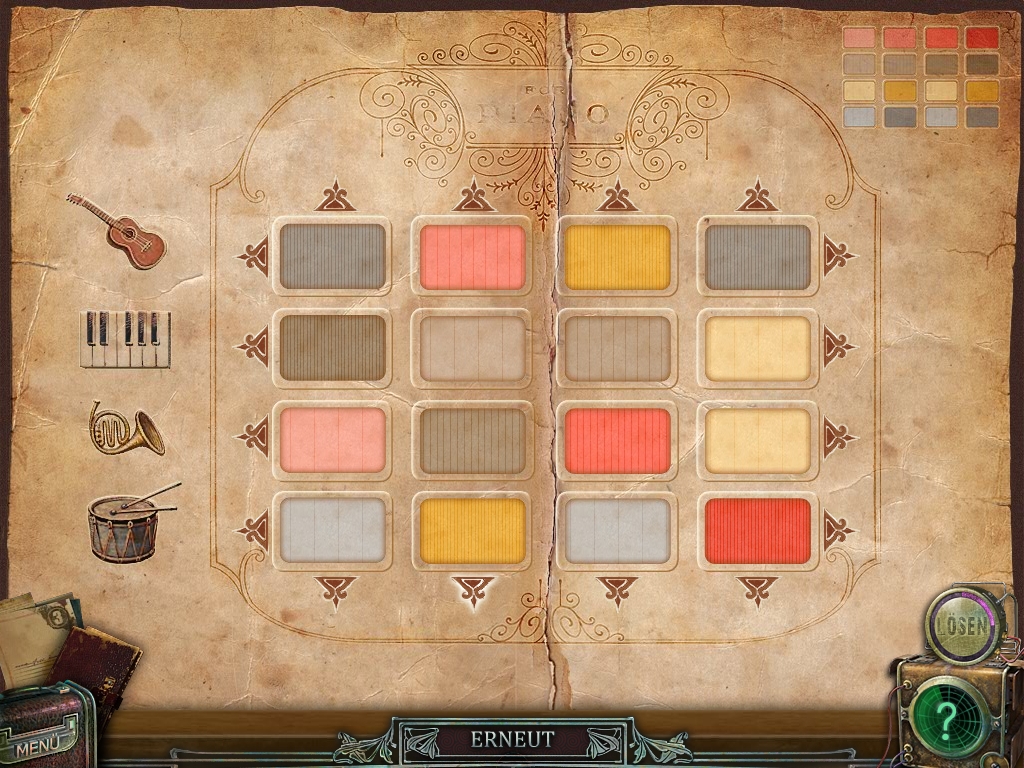Open the MENU button
Image resolution: width=1024 pixels, height=768 pixels.
click(x=38, y=745)
